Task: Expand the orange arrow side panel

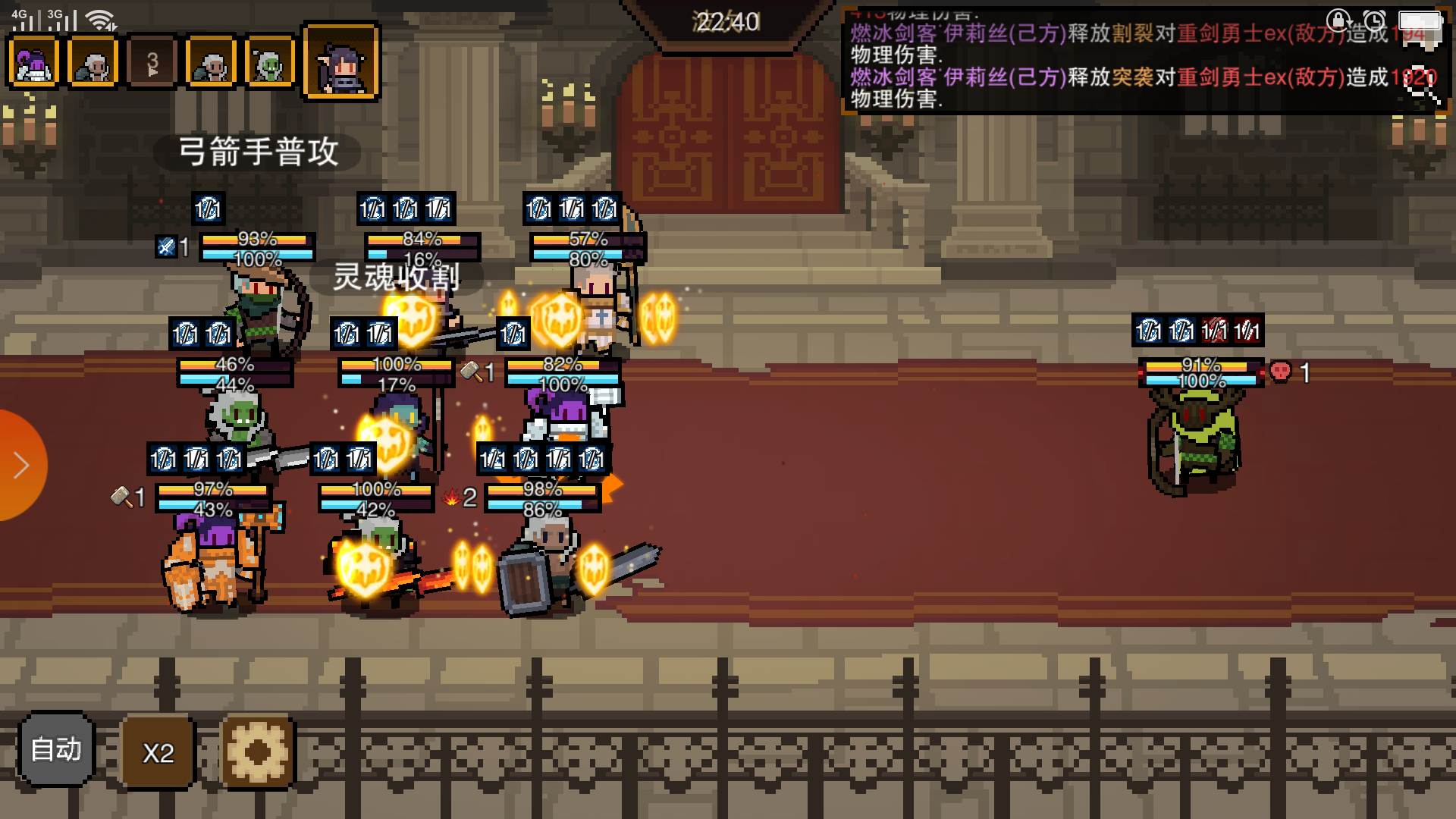Action: pos(20,465)
